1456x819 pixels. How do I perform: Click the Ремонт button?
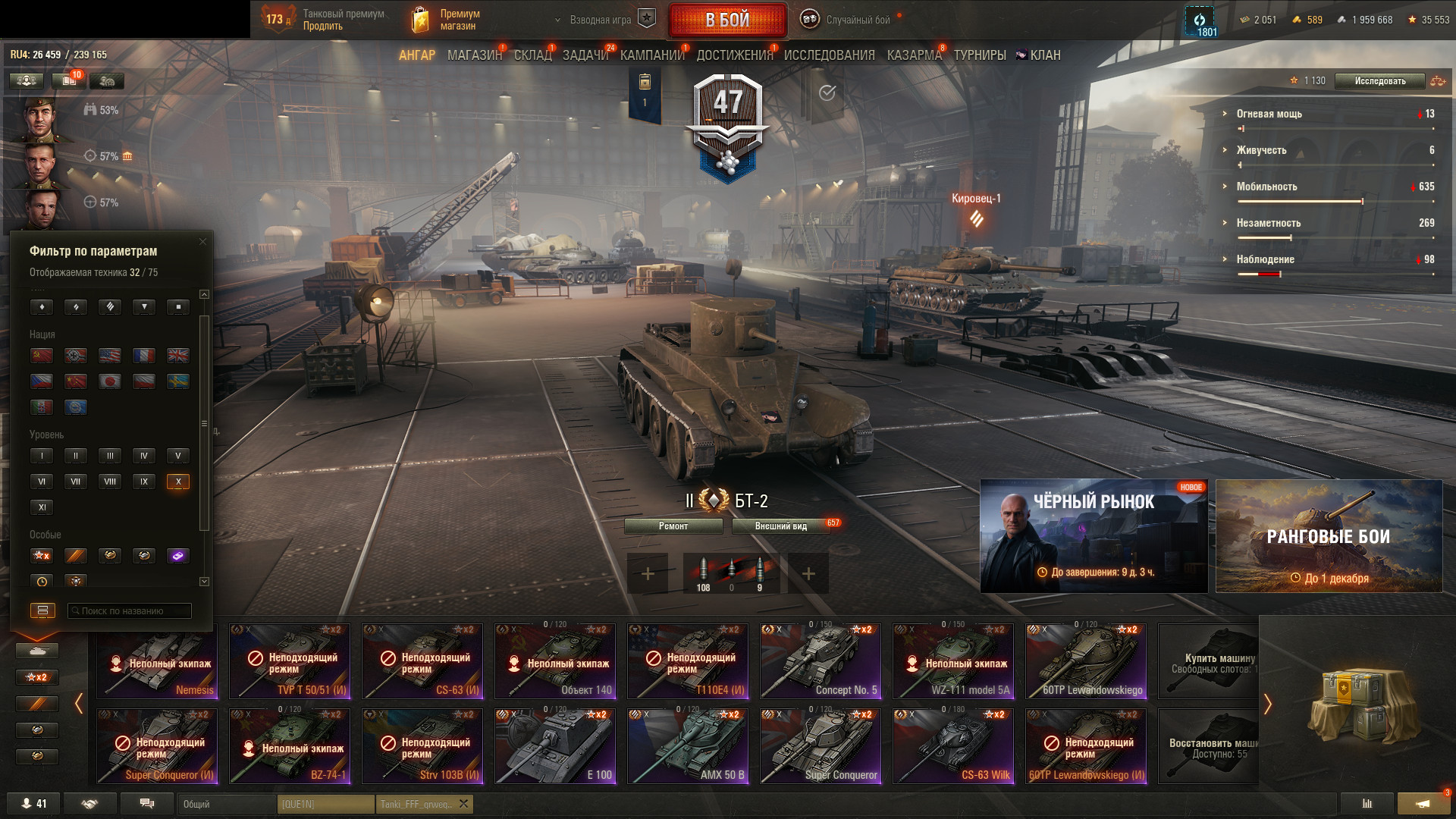[673, 526]
